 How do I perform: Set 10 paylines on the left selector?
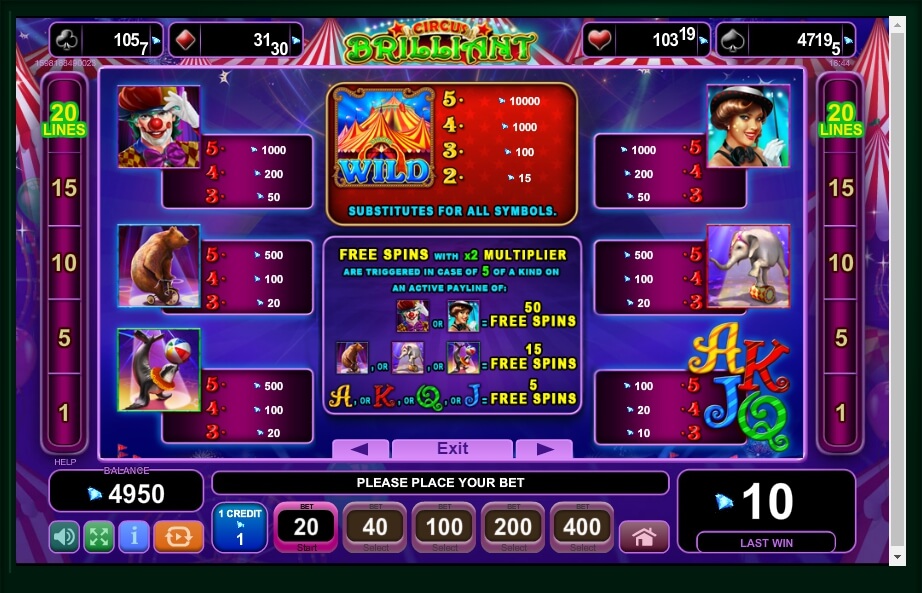64,263
